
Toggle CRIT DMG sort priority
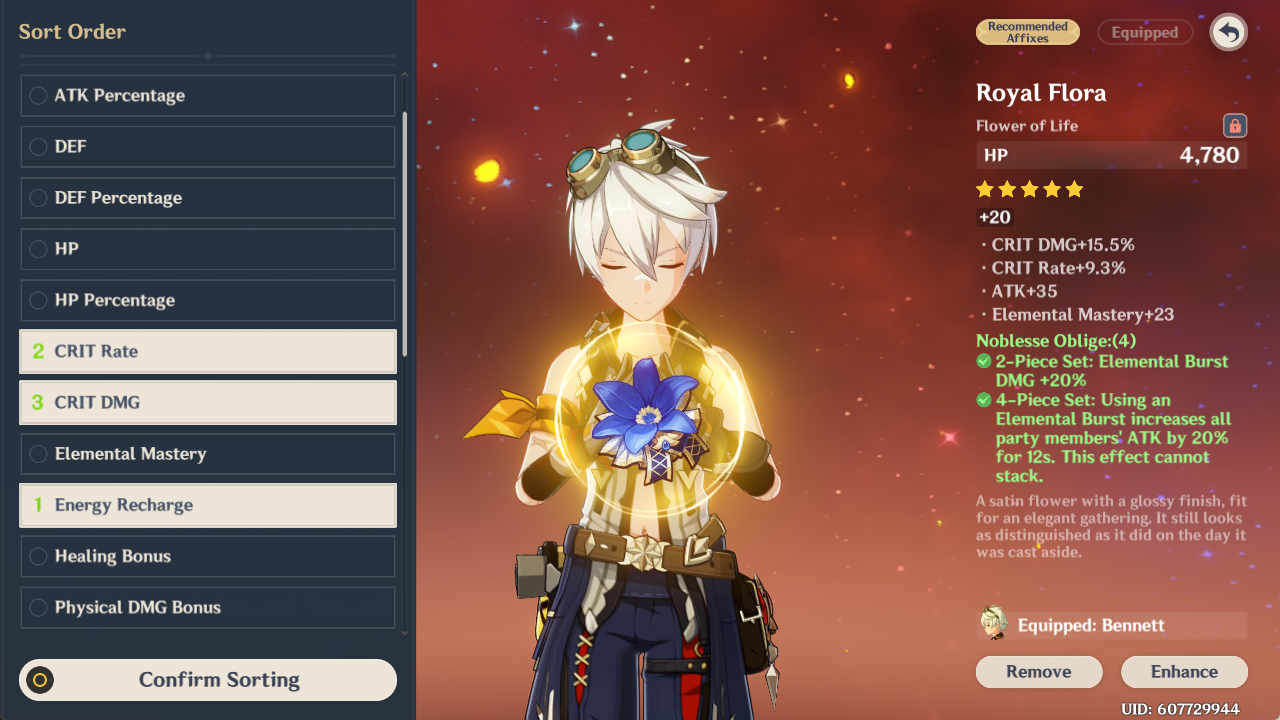point(208,402)
